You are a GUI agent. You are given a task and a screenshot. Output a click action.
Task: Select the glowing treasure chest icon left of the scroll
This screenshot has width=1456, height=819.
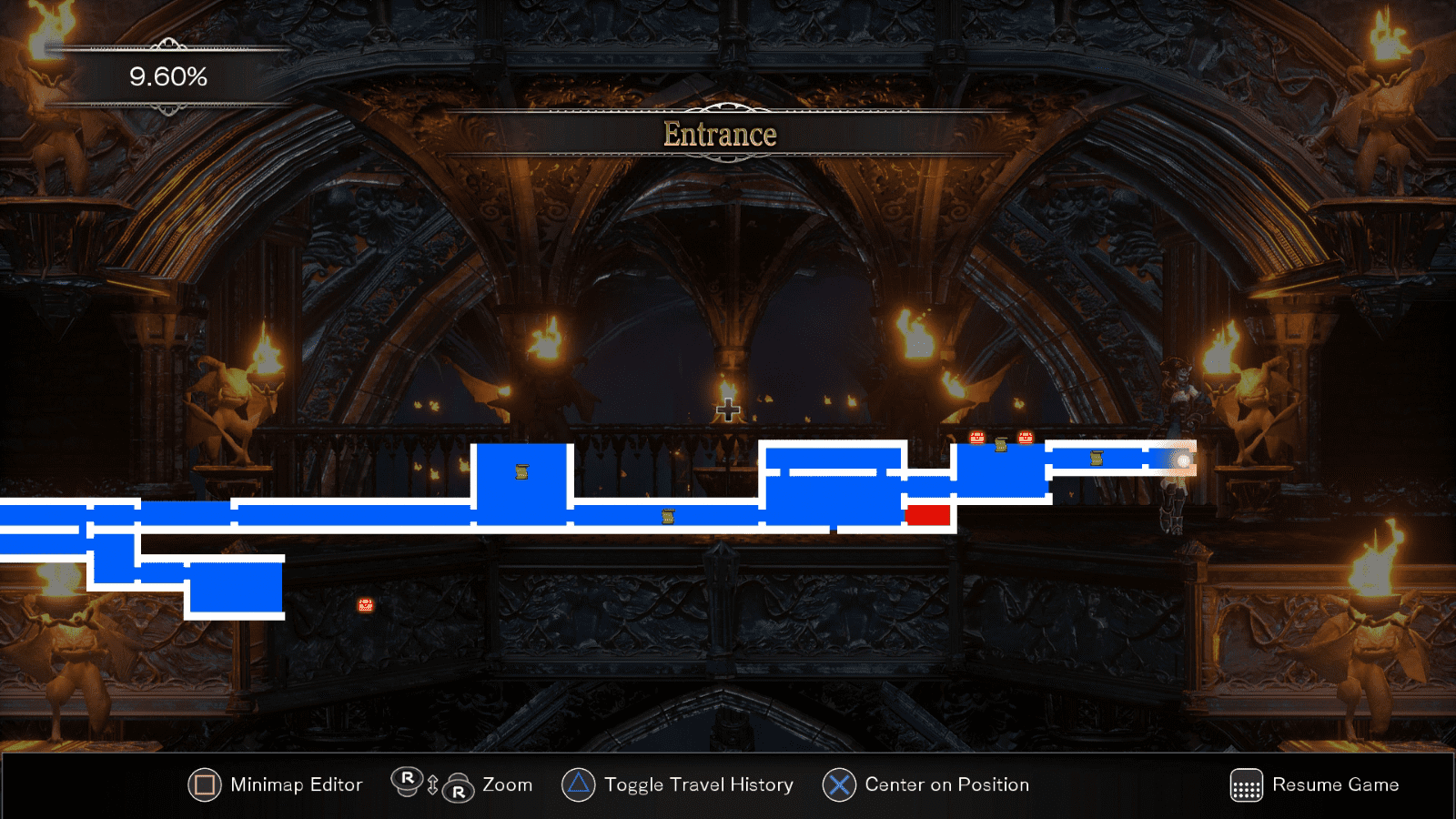pyautogui.click(x=976, y=438)
